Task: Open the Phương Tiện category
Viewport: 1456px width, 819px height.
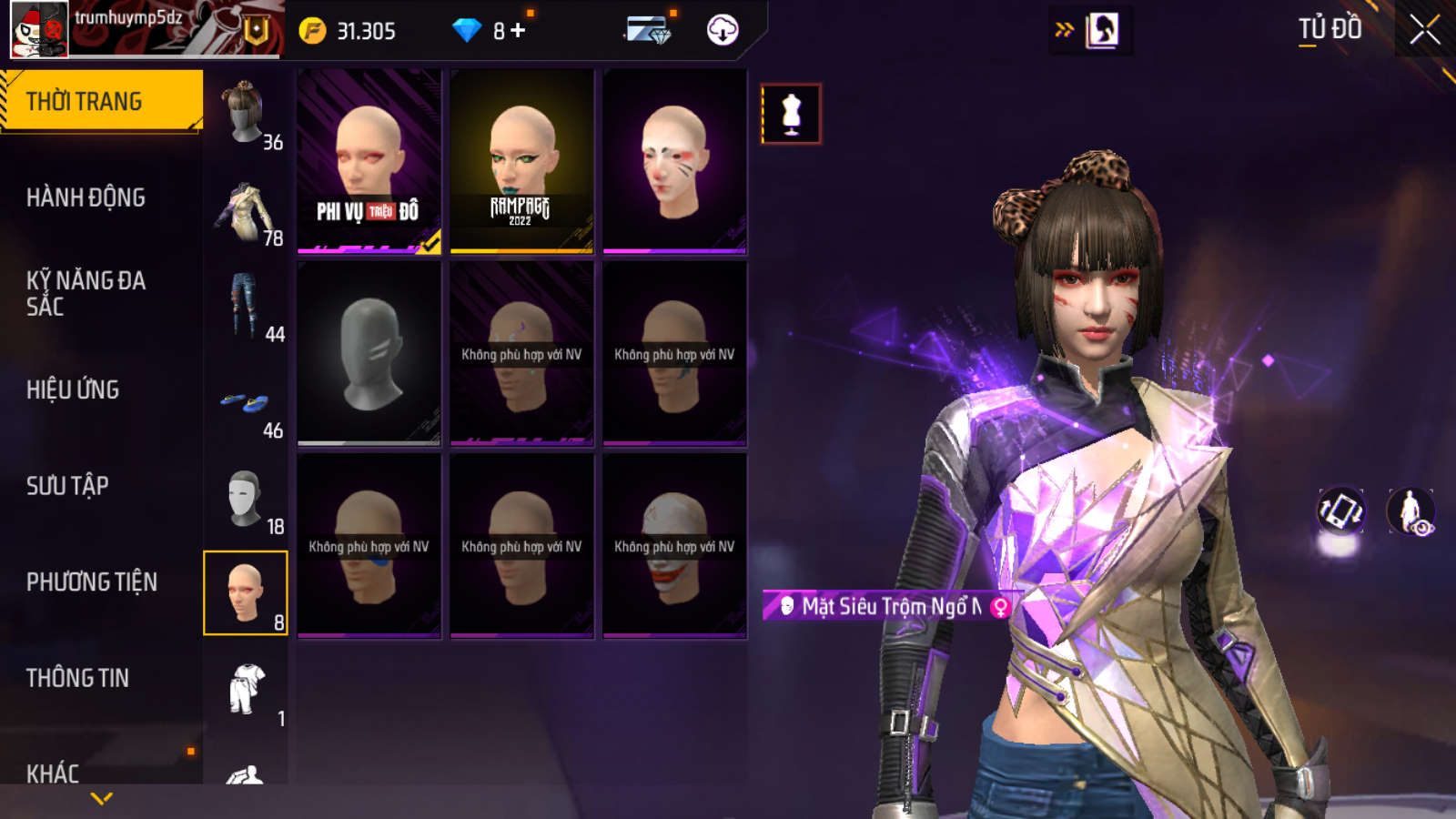Action: pyautogui.click(x=91, y=581)
